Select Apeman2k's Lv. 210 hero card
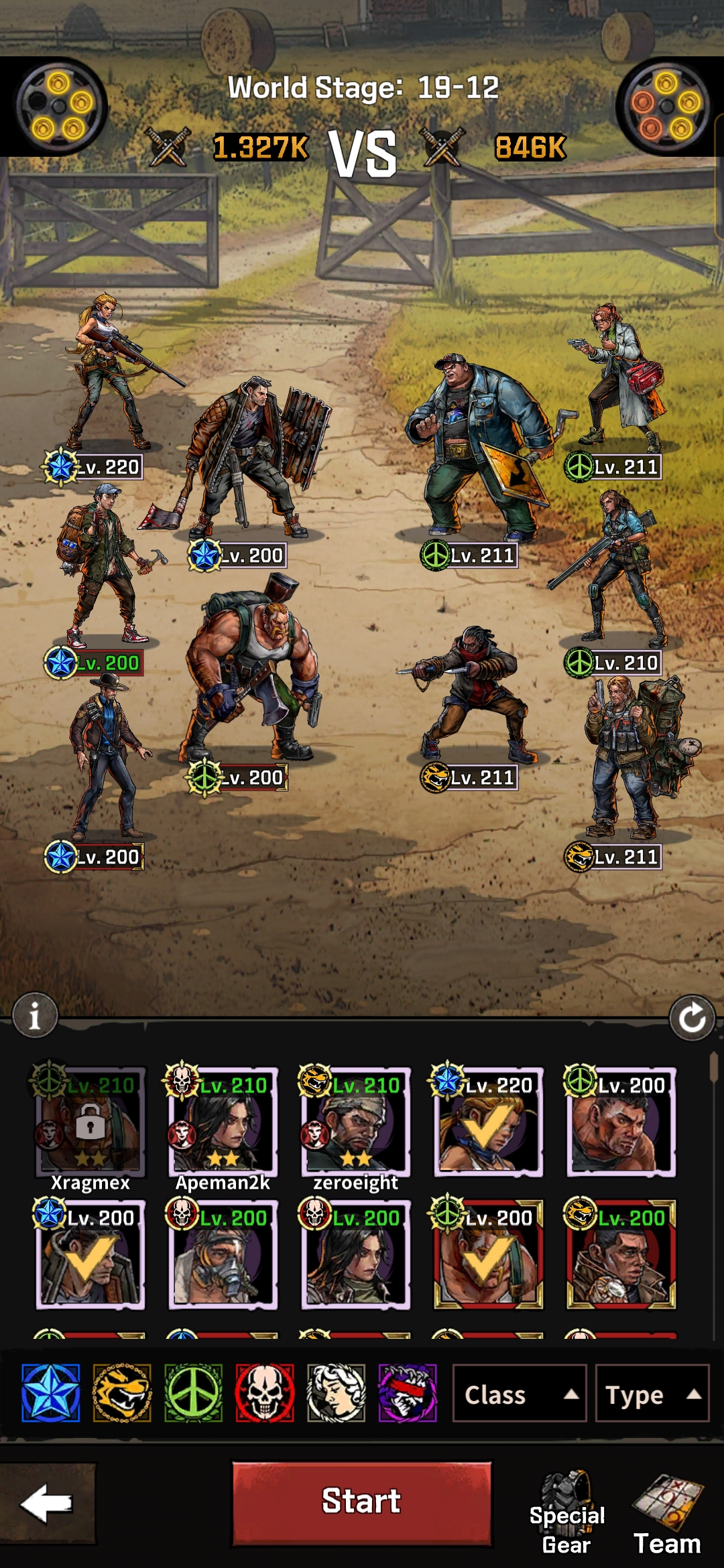Screen dimensions: 724x1568 pyautogui.click(x=223, y=1122)
